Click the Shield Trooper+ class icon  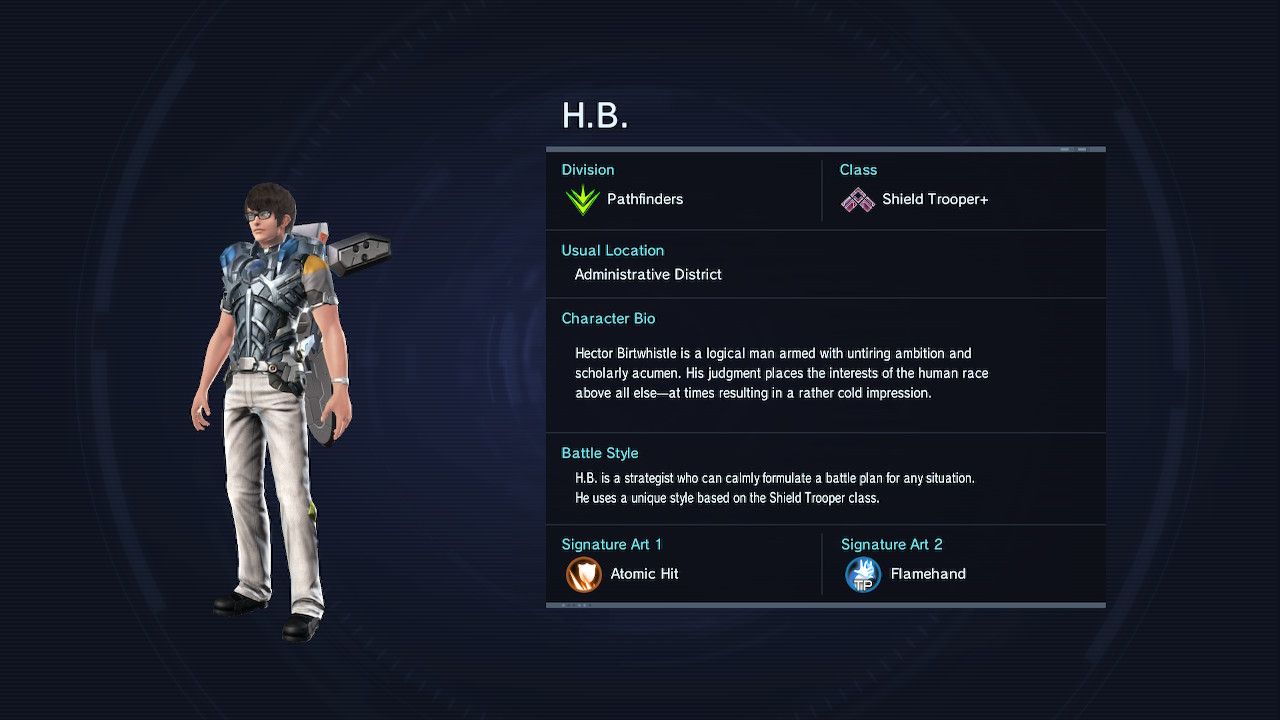pos(857,201)
